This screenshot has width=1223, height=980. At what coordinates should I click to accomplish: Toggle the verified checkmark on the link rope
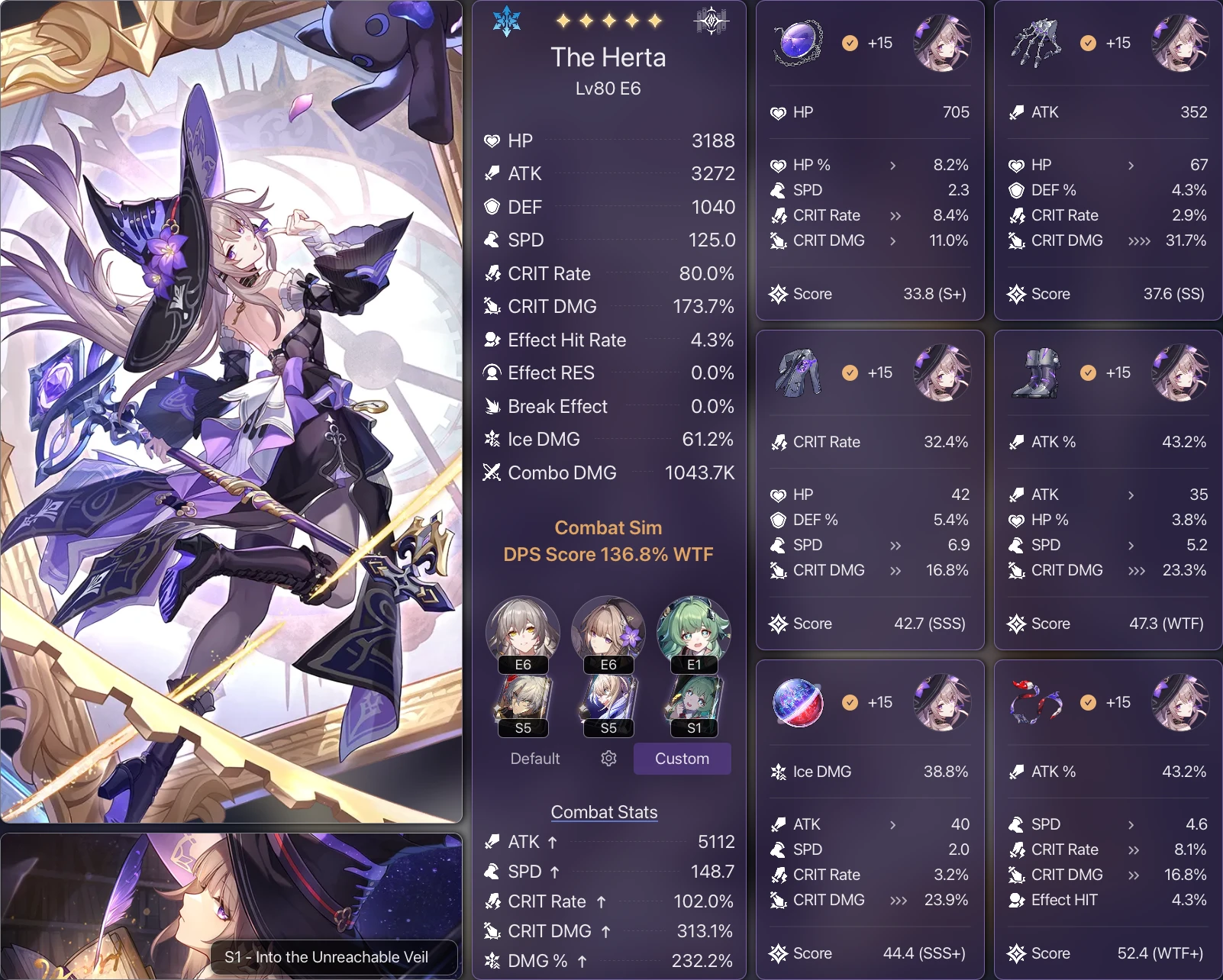[1088, 703]
